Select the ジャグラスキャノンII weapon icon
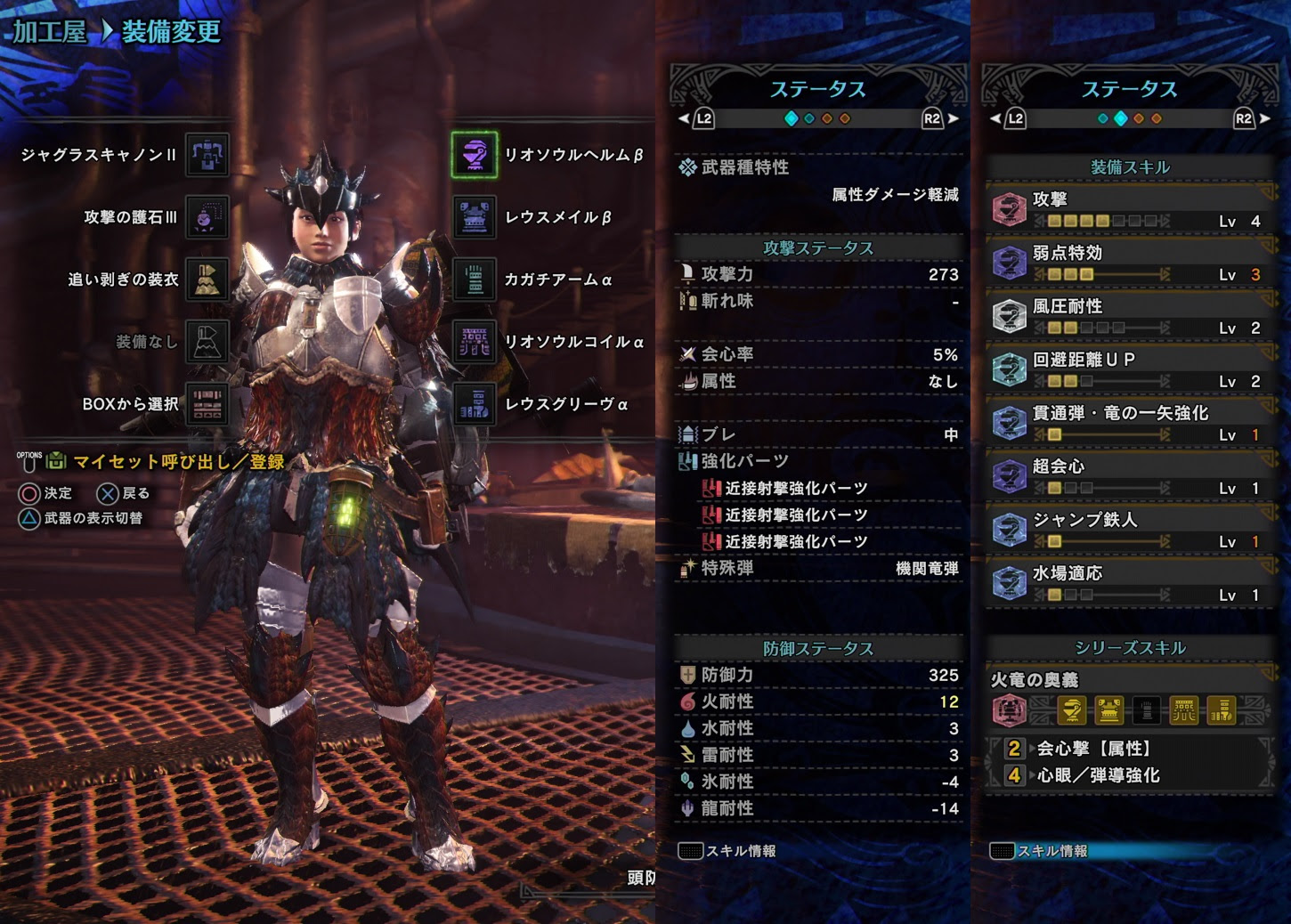 point(207,155)
